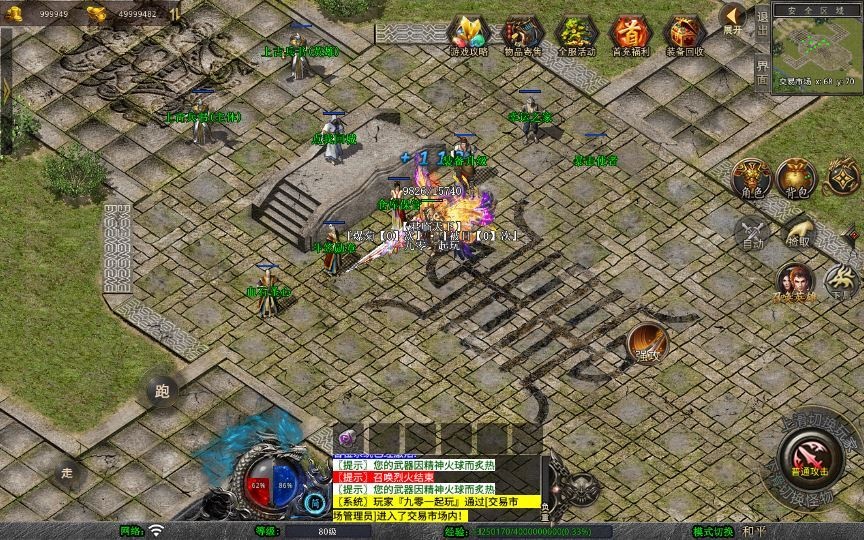
Task: Click the 界面 interface tab
Action: (x=762, y=73)
